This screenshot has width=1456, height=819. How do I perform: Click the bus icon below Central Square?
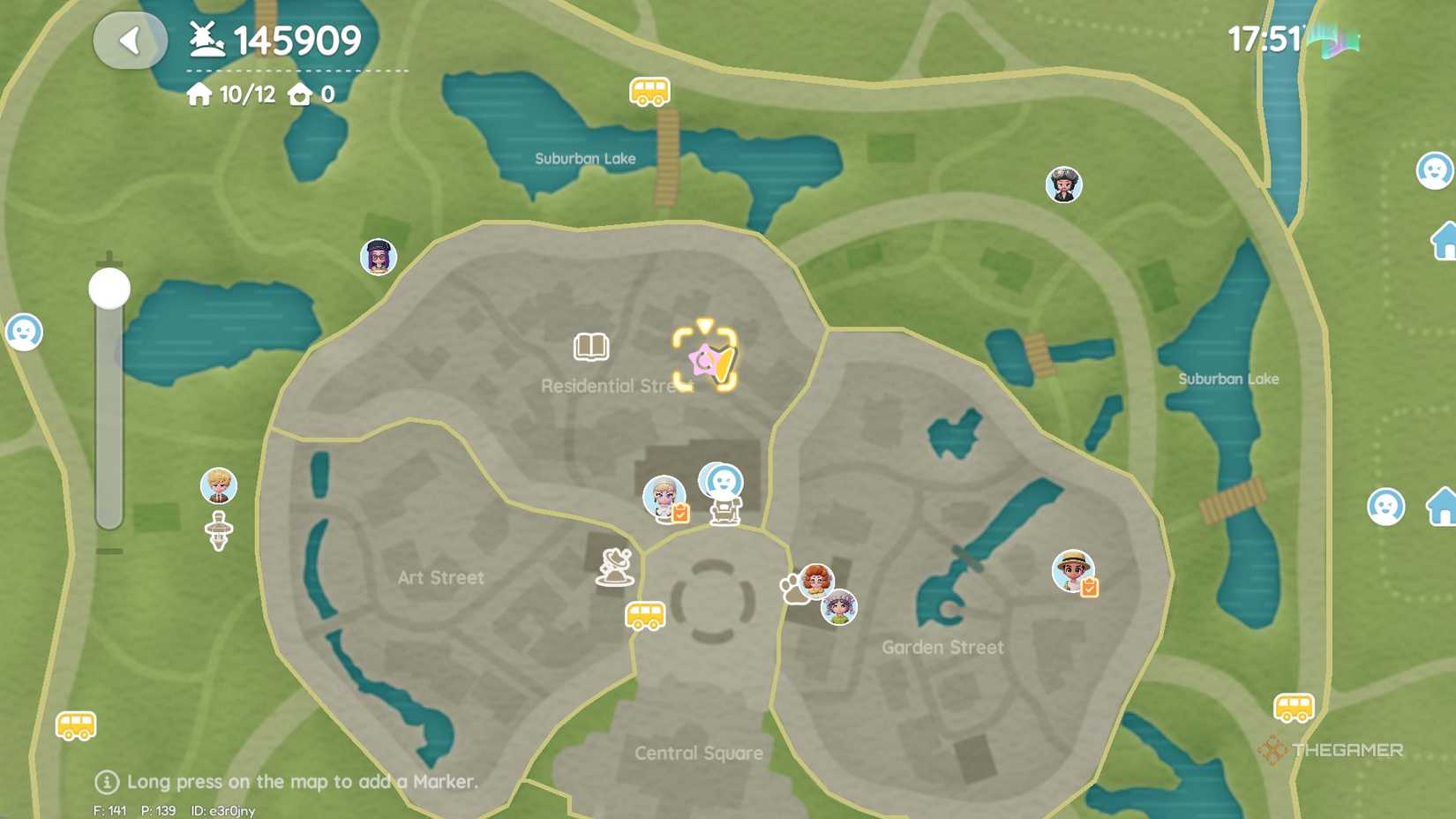[x=643, y=616]
